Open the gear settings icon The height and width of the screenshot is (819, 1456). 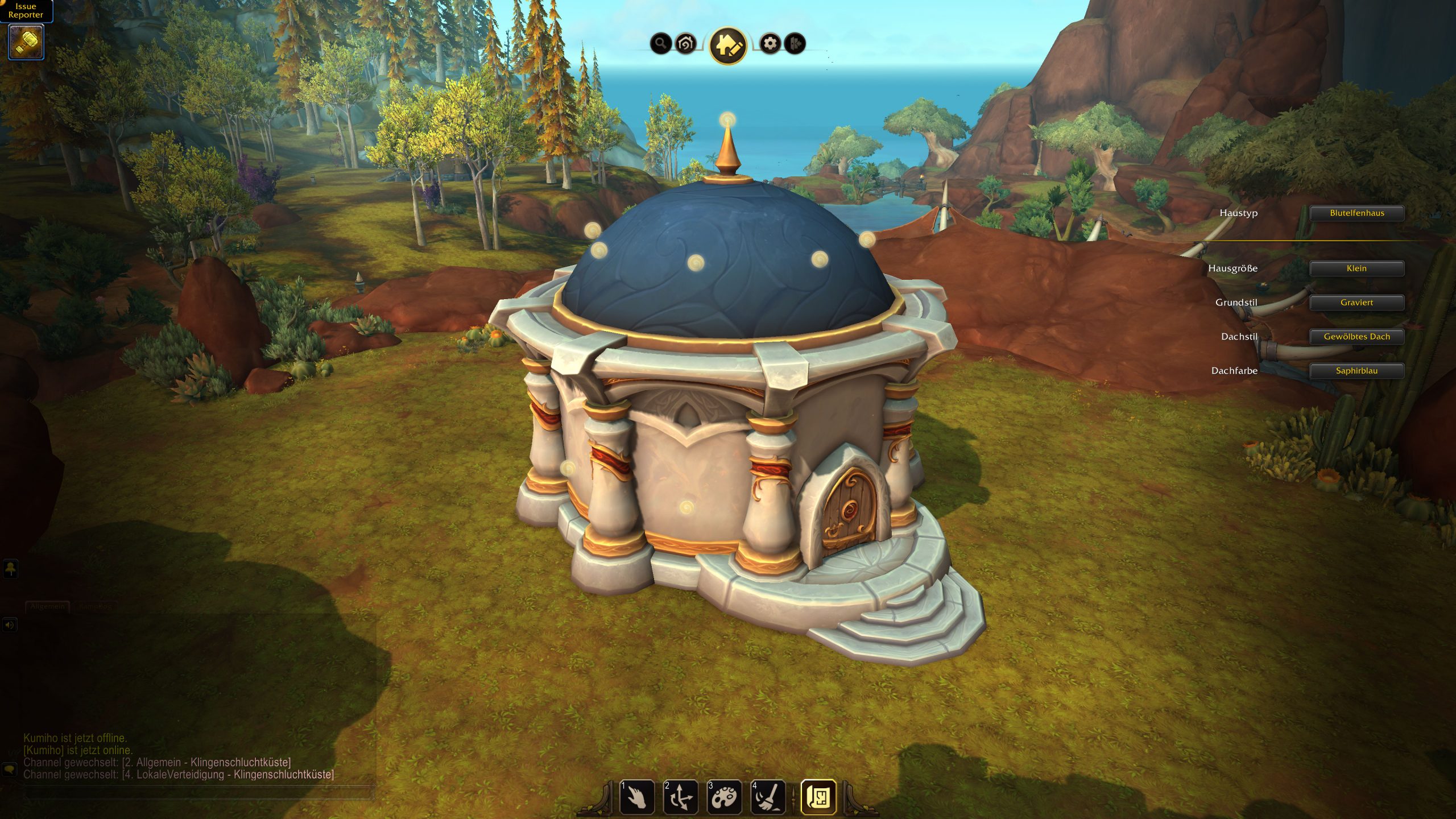point(770,43)
